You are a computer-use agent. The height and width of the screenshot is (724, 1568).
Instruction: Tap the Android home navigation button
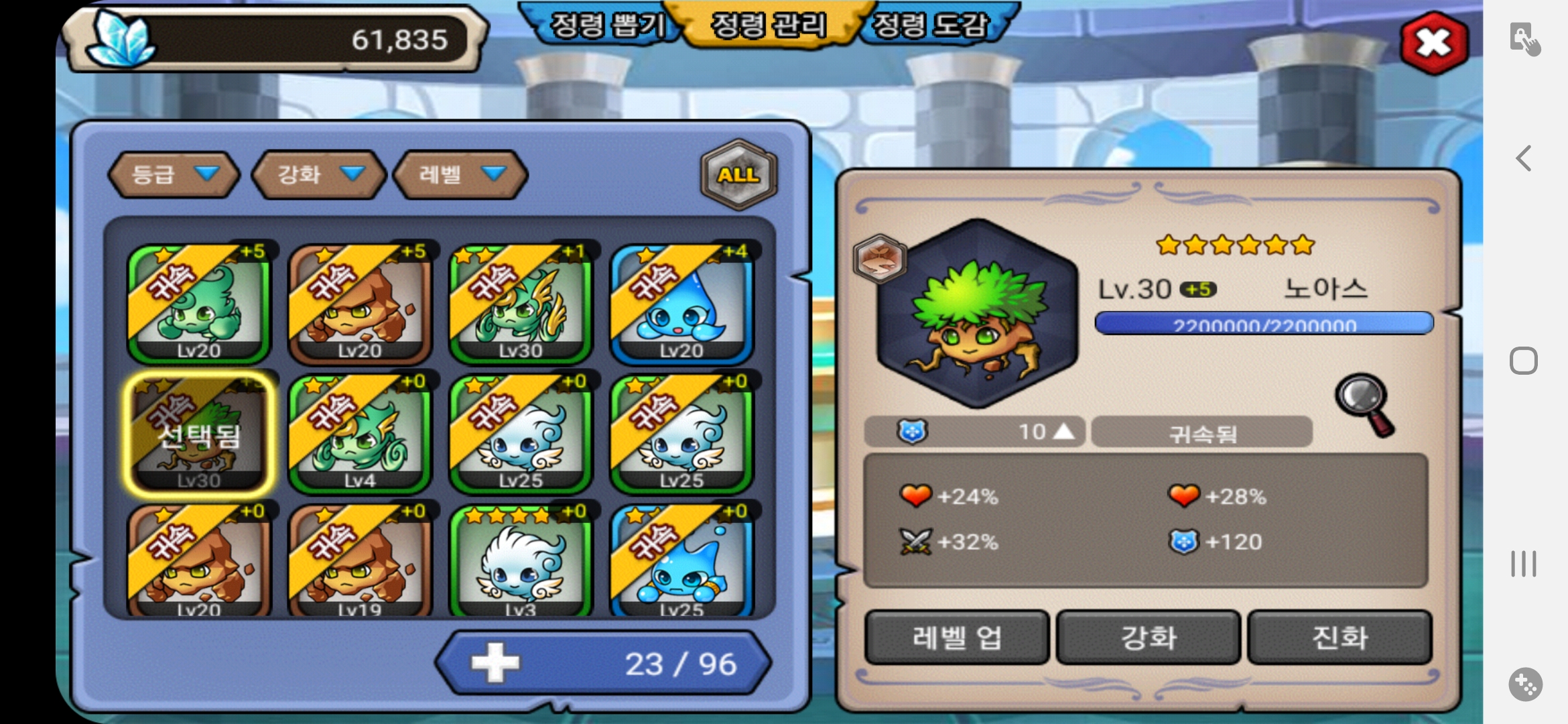click(1524, 361)
